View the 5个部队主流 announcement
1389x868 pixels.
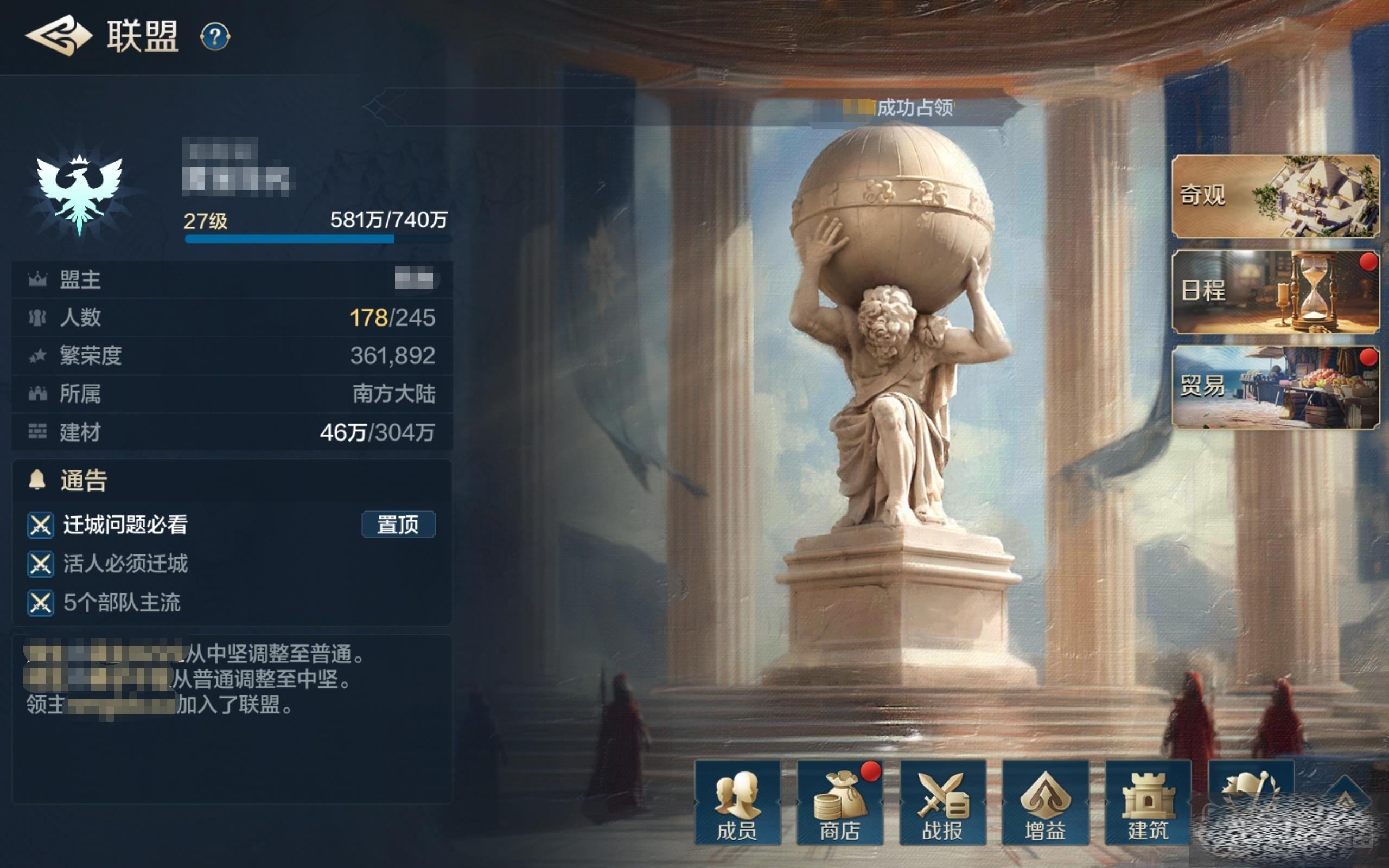point(122,603)
